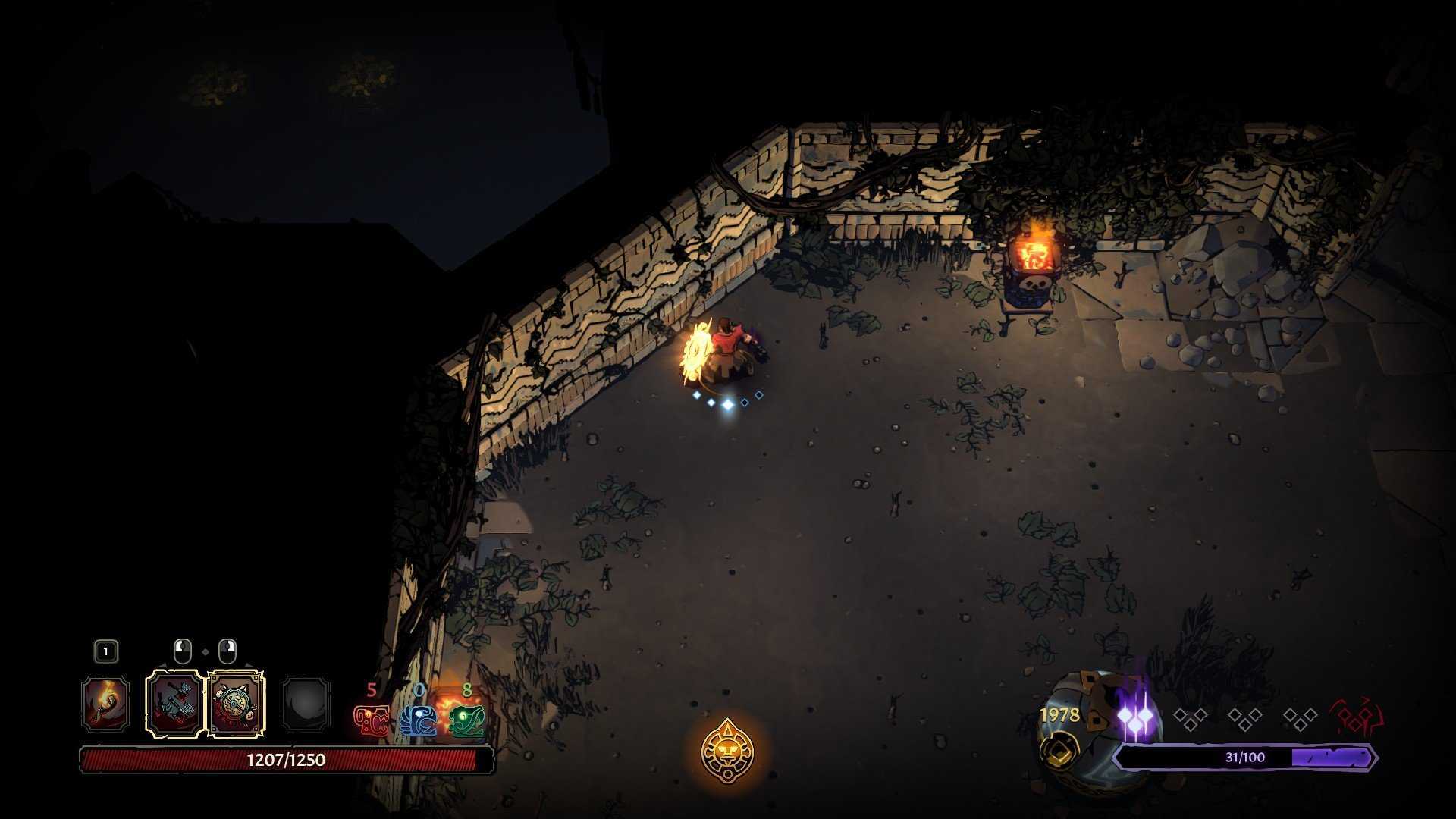
Task: Inspect the glowing purple curse marker
Action: click(x=1135, y=718)
